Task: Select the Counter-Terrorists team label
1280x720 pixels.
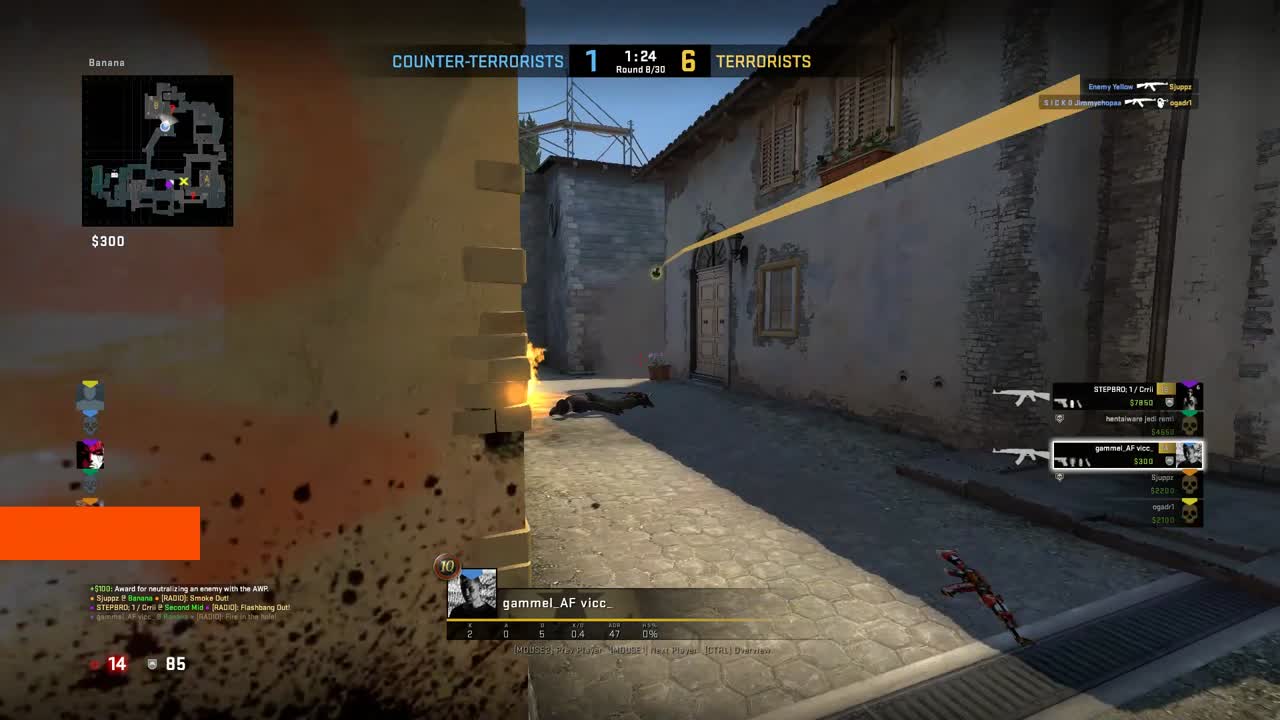Action: (x=478, y=62)
